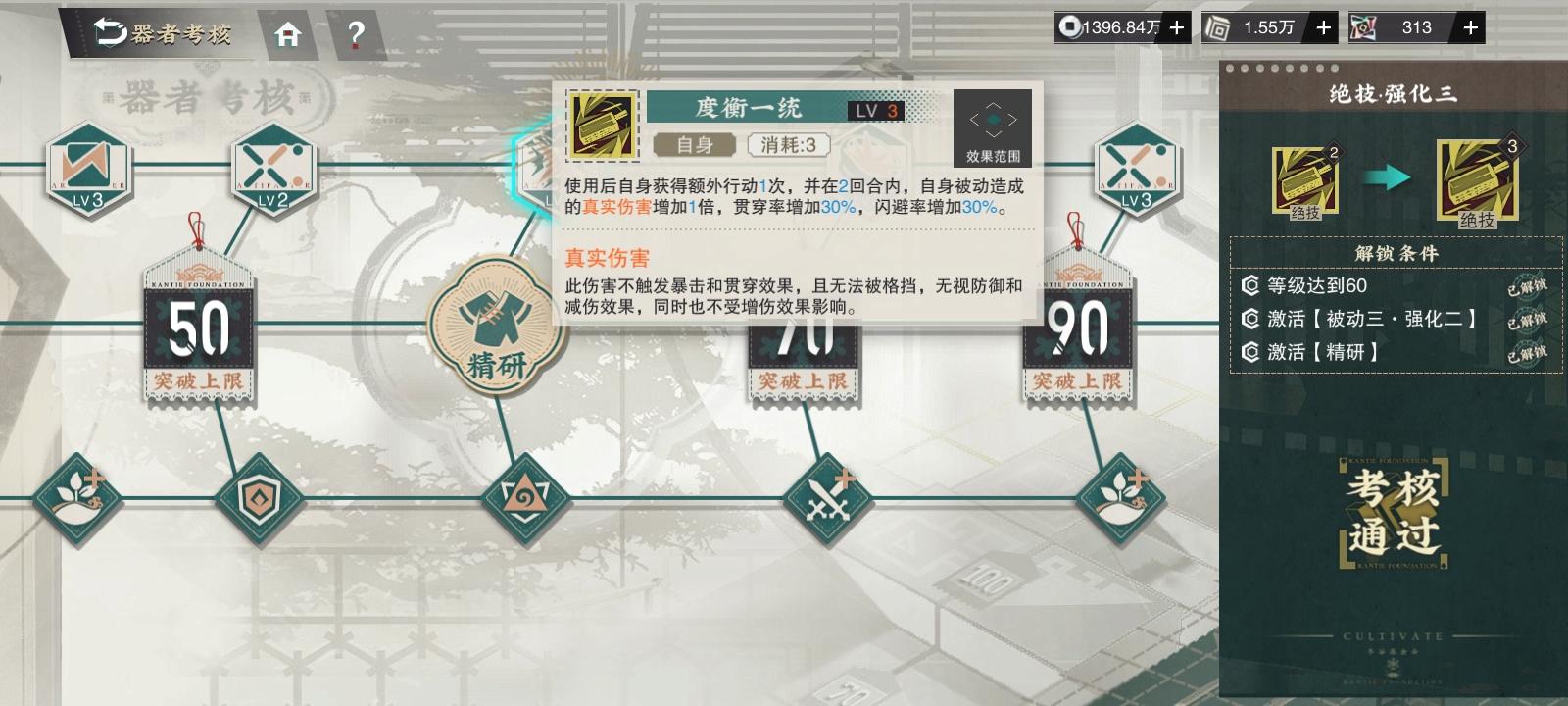Tap the 效果范围 effect range preview

coord(995,126)
